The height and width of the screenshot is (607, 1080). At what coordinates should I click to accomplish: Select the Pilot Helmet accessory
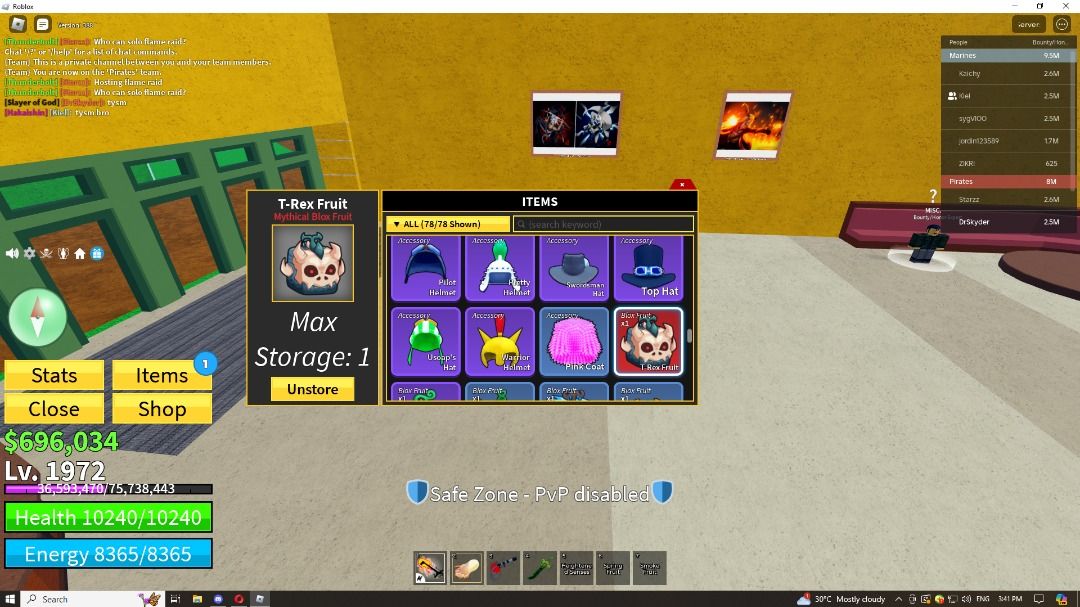tap(426, 268)
